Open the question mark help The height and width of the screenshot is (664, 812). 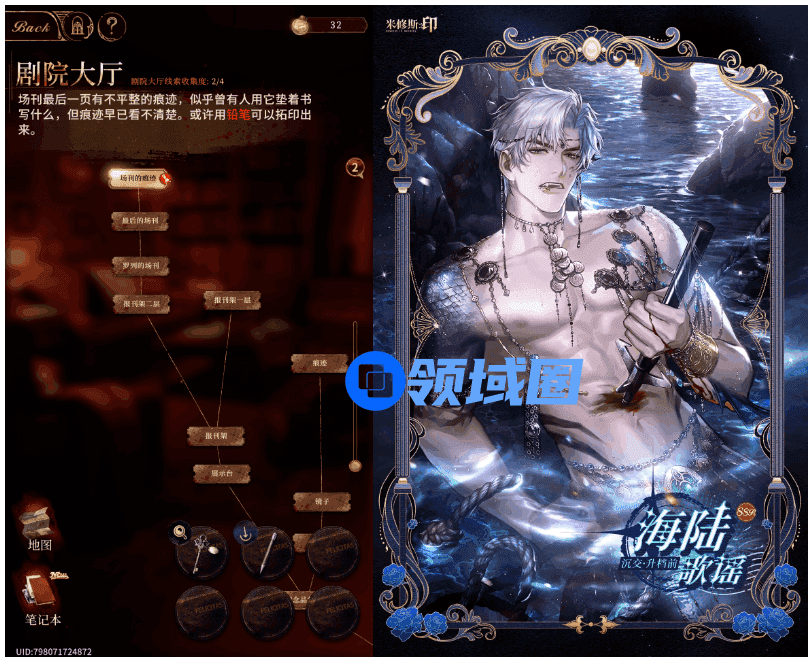click(x=113, y=26)
